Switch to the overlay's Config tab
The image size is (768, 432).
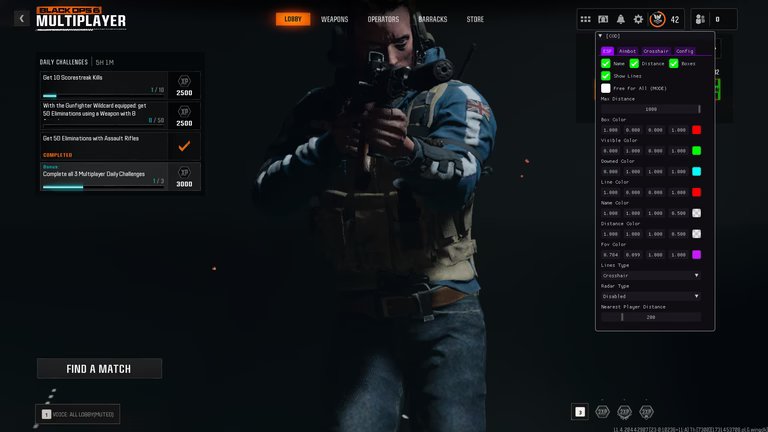[685, 51]
